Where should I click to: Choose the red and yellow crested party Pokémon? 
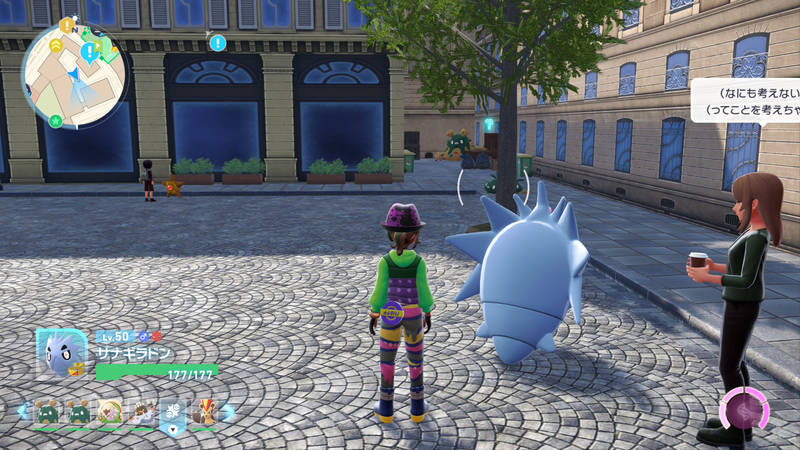[204, 411]
